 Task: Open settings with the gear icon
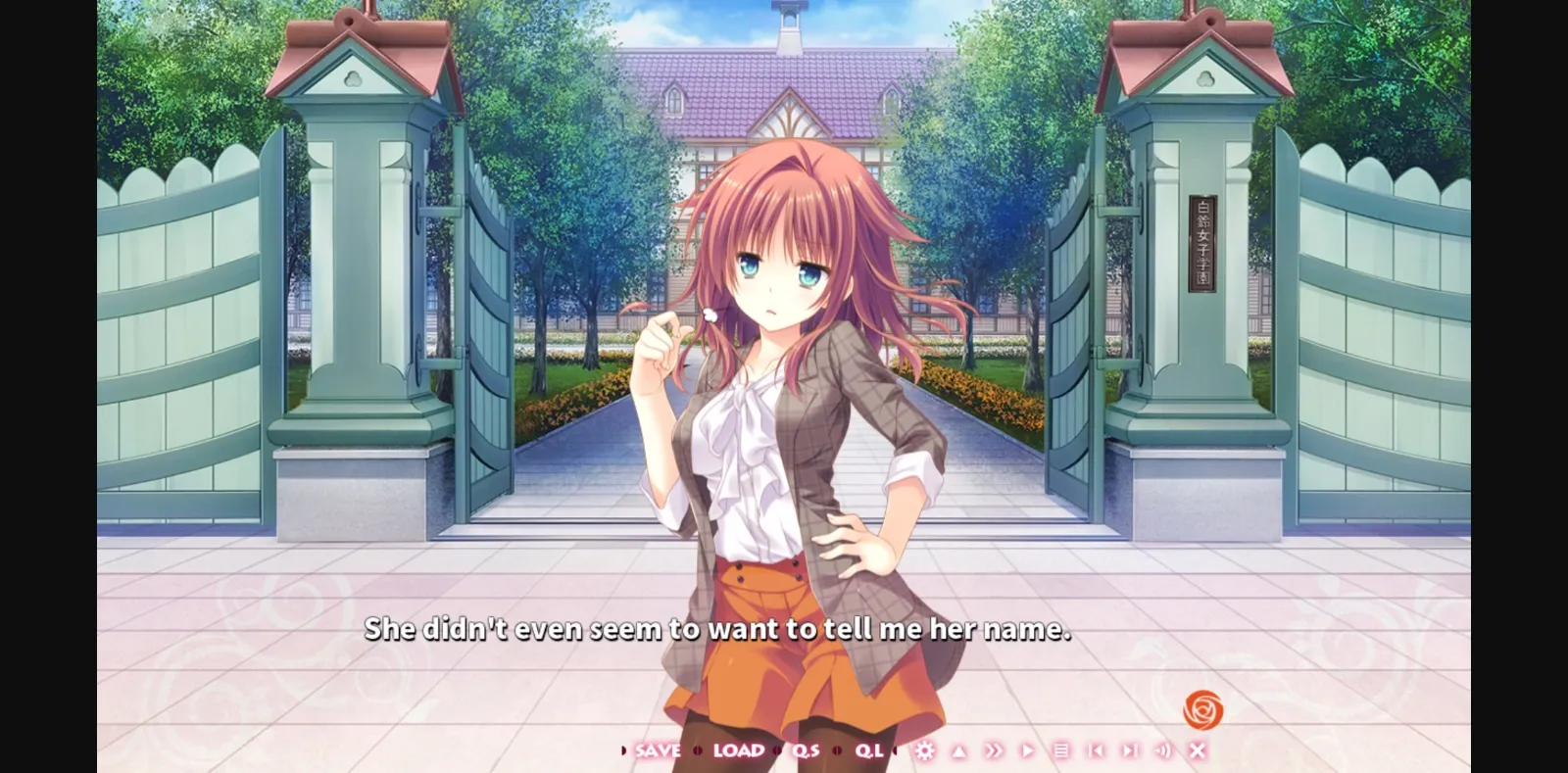pyautogui.click(x=926, y=750)
